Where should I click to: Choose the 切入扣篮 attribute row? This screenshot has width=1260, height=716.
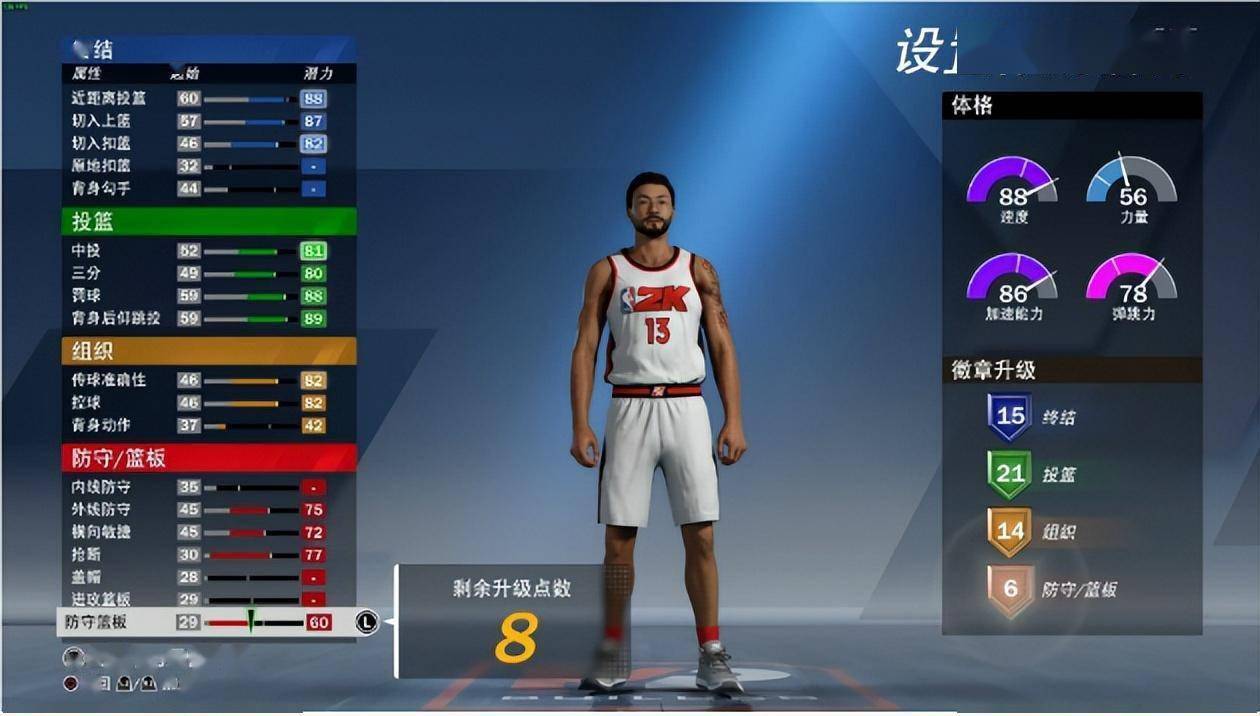200,144
